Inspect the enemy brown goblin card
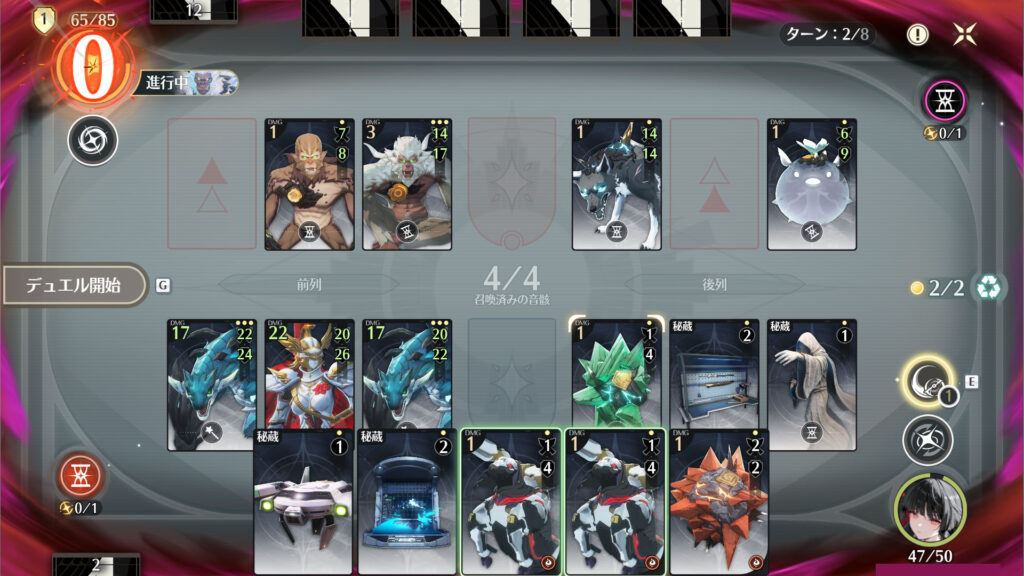1024x576 pixels. (309, 184)
